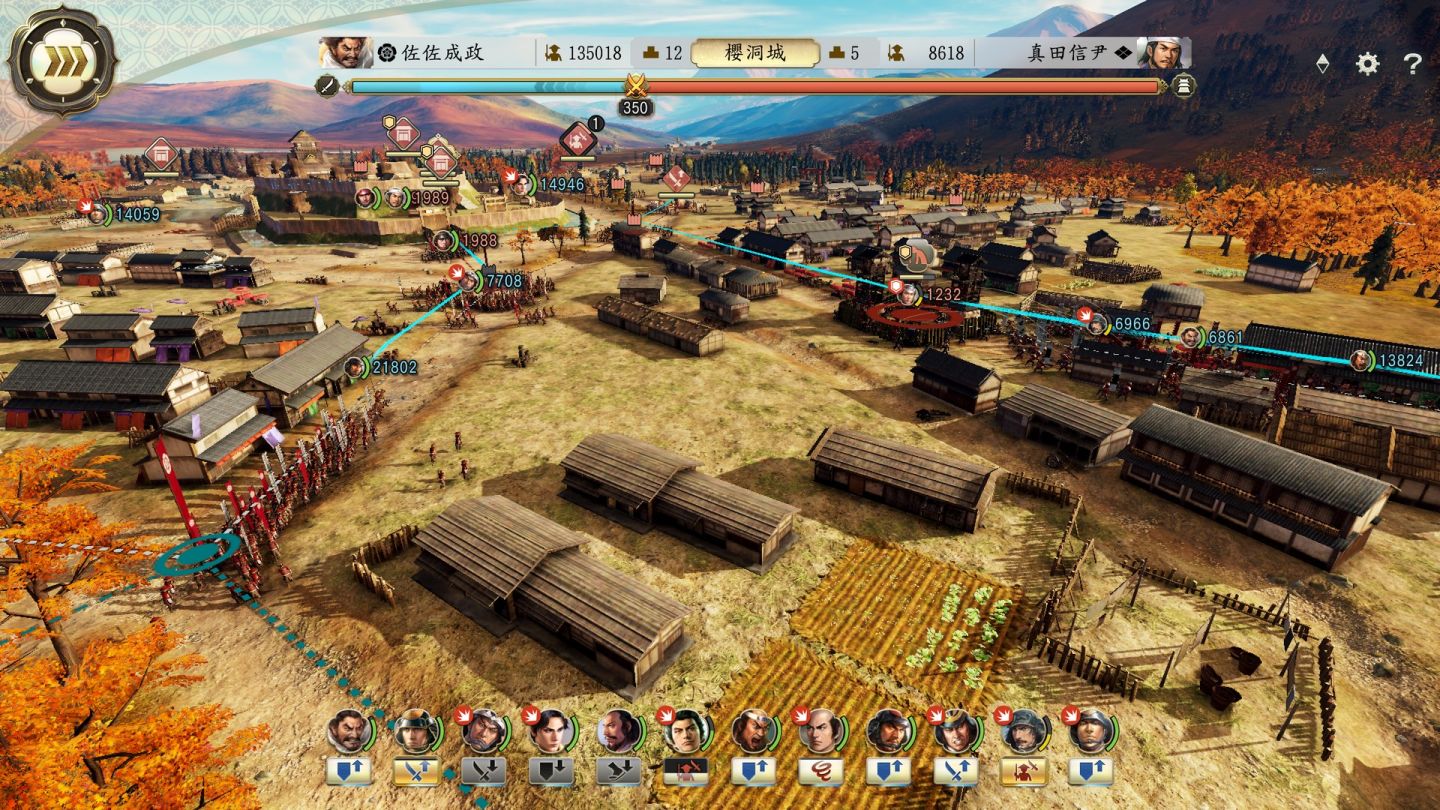Click the fast-forward battle speed button
The height and width of the screenshot is (810, 1440).
62,60
